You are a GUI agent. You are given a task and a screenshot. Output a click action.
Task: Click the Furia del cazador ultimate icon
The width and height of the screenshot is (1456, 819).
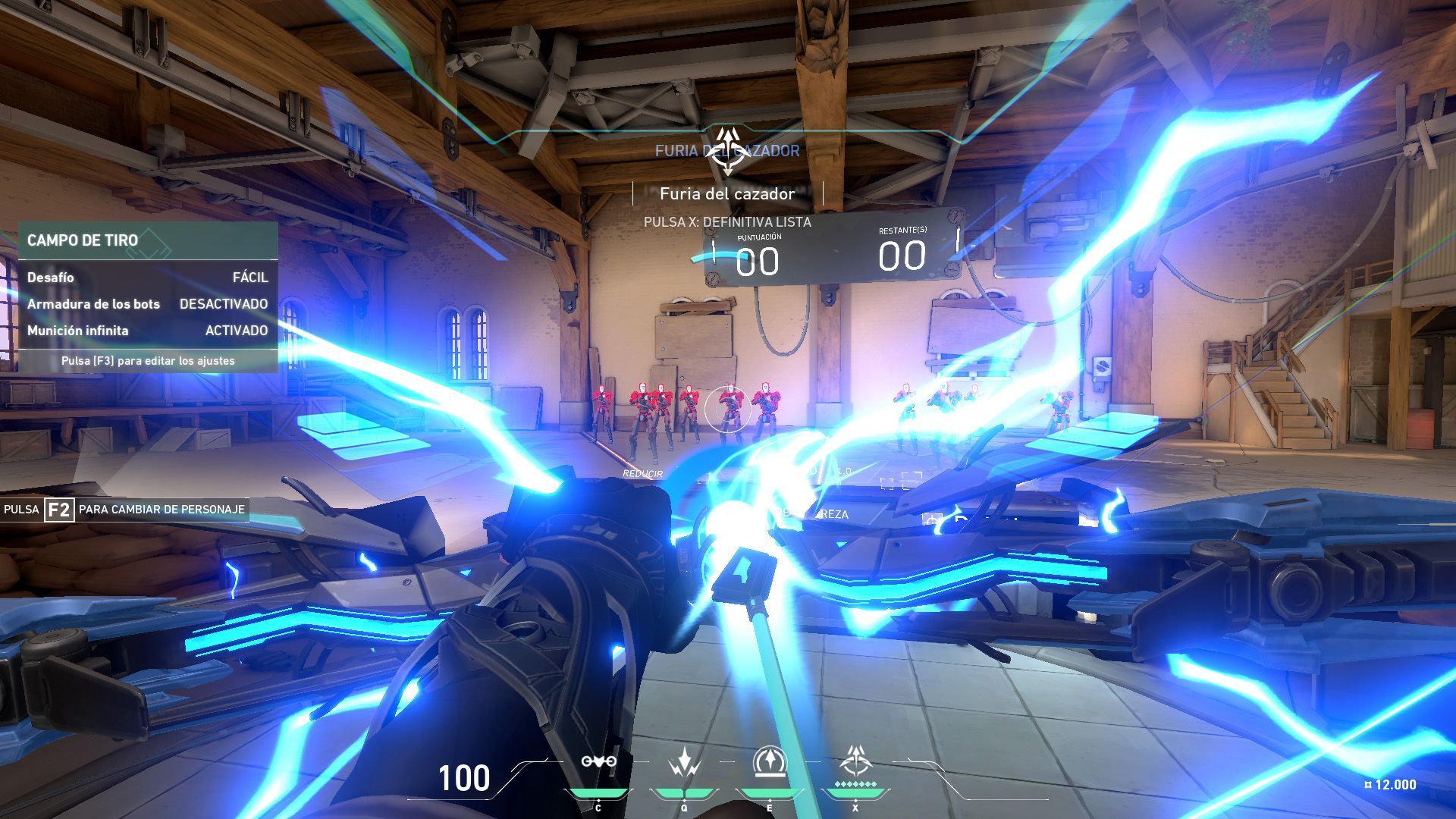[x=855, y=761]
